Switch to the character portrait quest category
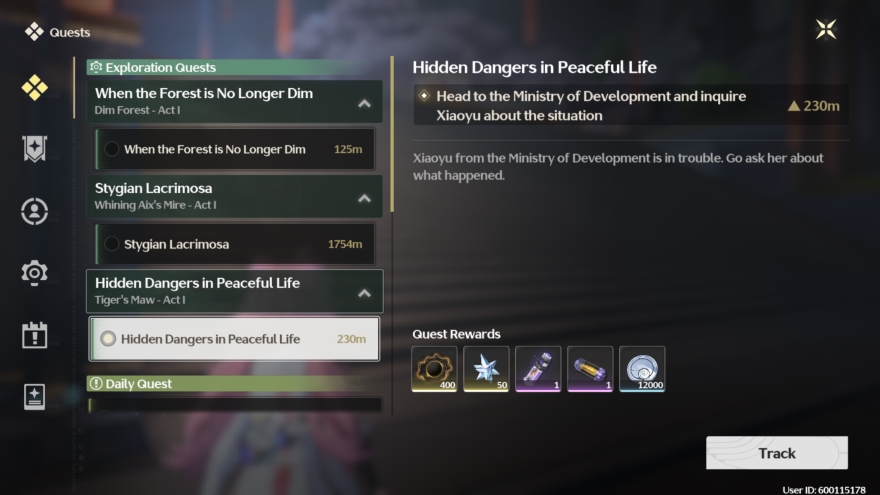 pos(34,211)
